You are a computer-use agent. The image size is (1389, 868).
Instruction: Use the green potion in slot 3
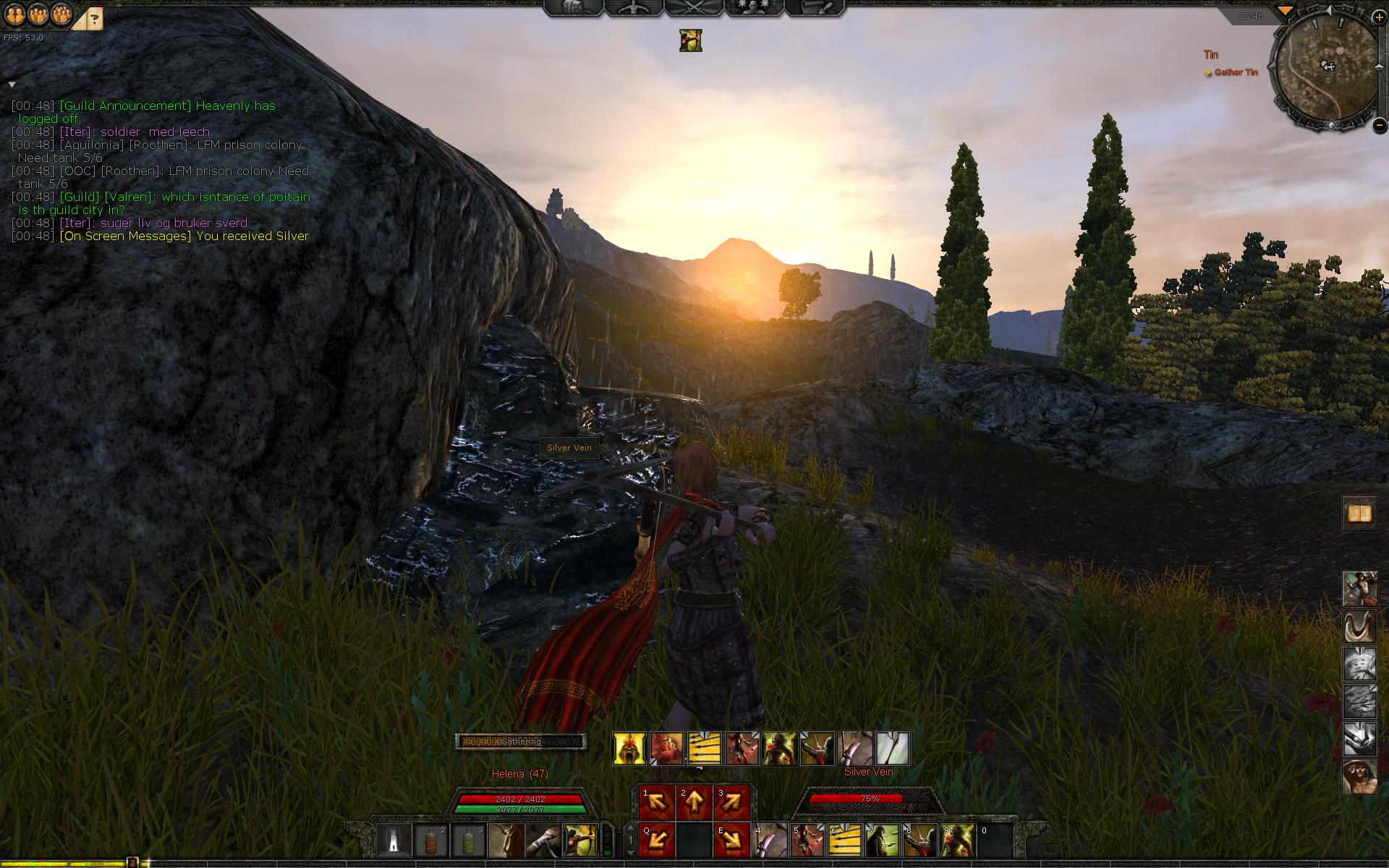467,841
